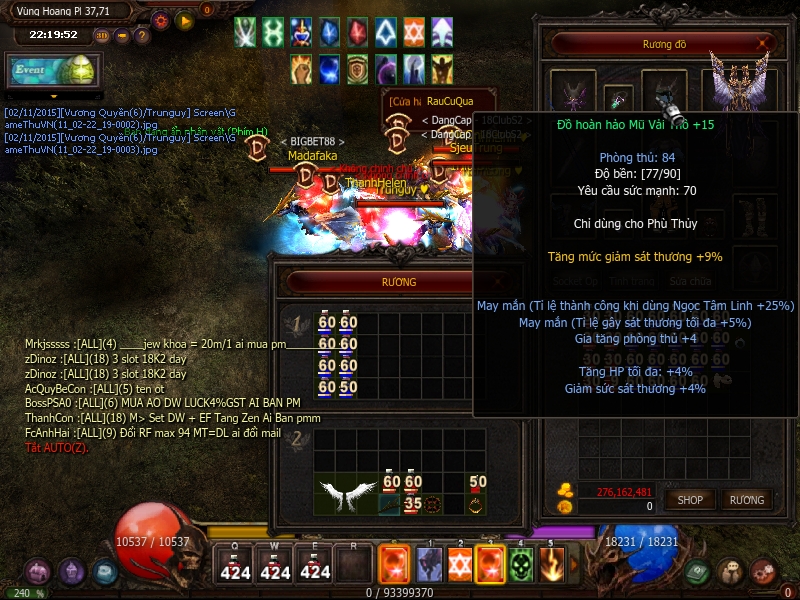Click the orange play arrow button

point(184,19)
